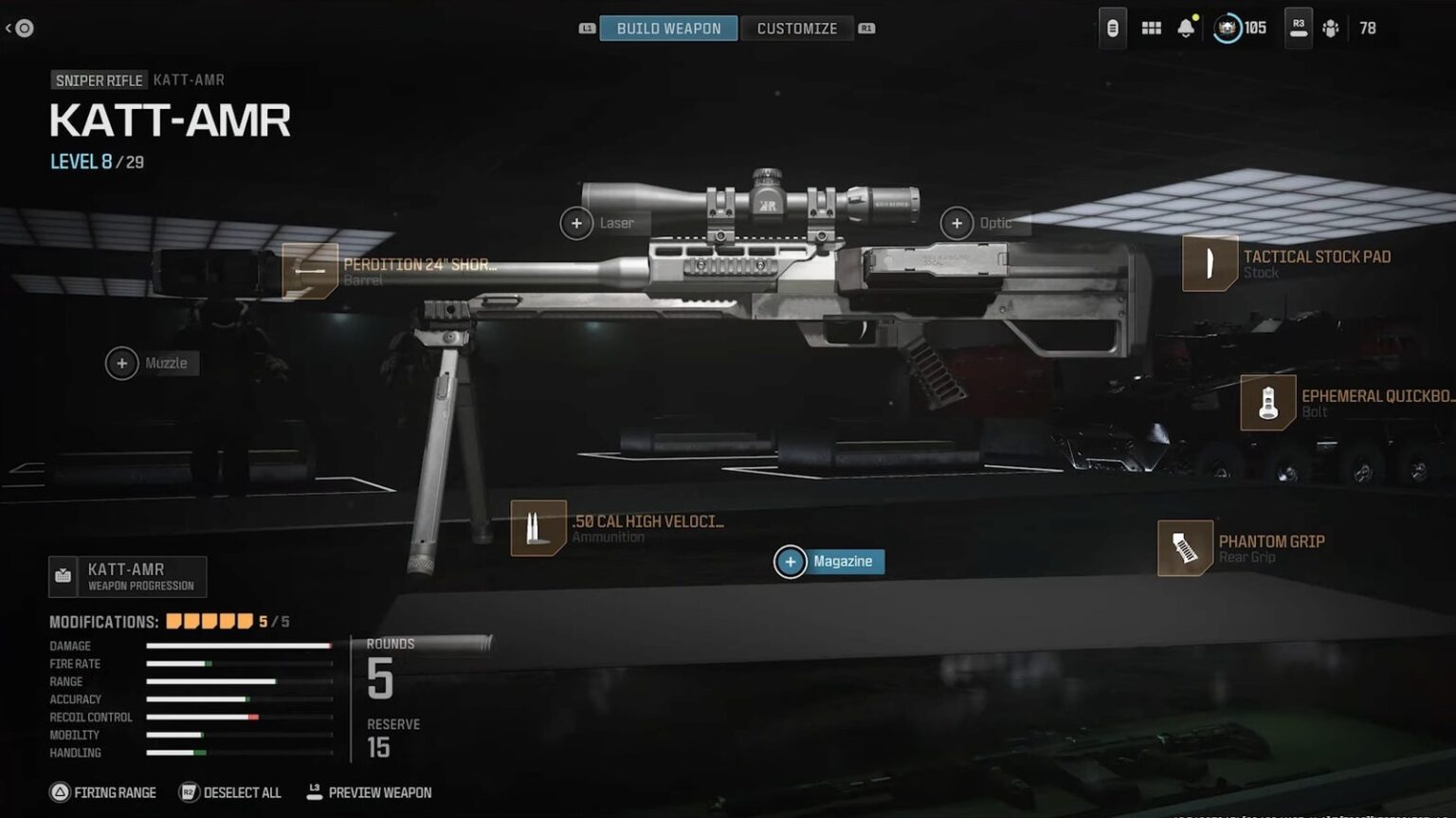The width and height of the screenshot is (1456, 818).
Task: Open the Customize tab
Action: point(796,28)
